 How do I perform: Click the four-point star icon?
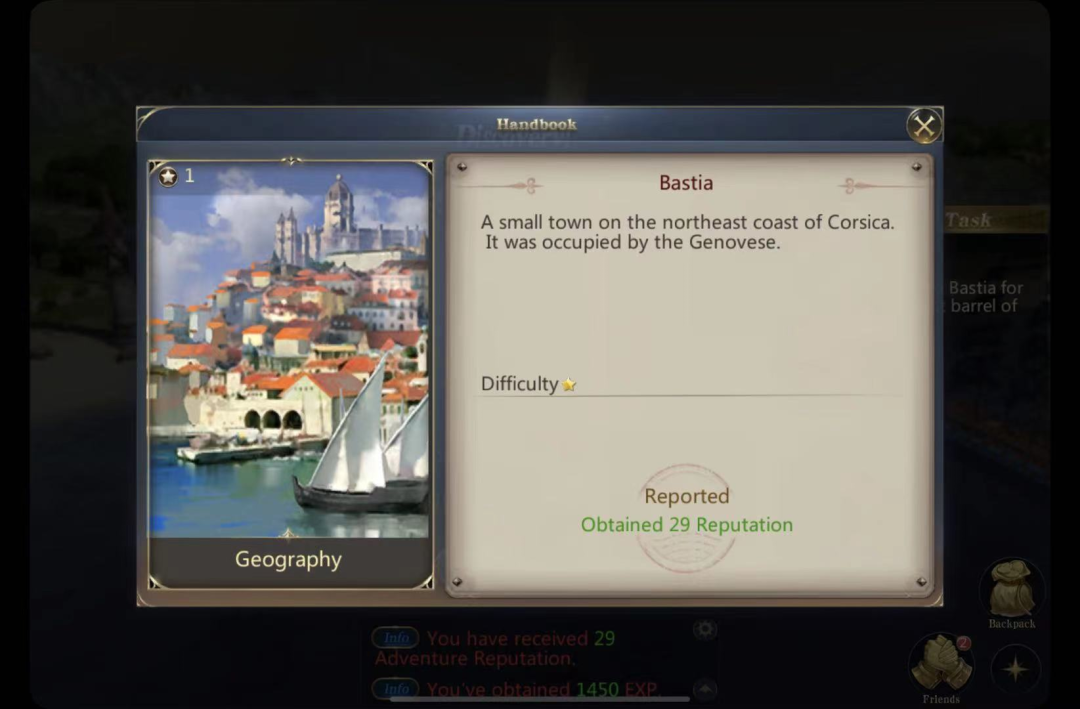point(1015,668)
